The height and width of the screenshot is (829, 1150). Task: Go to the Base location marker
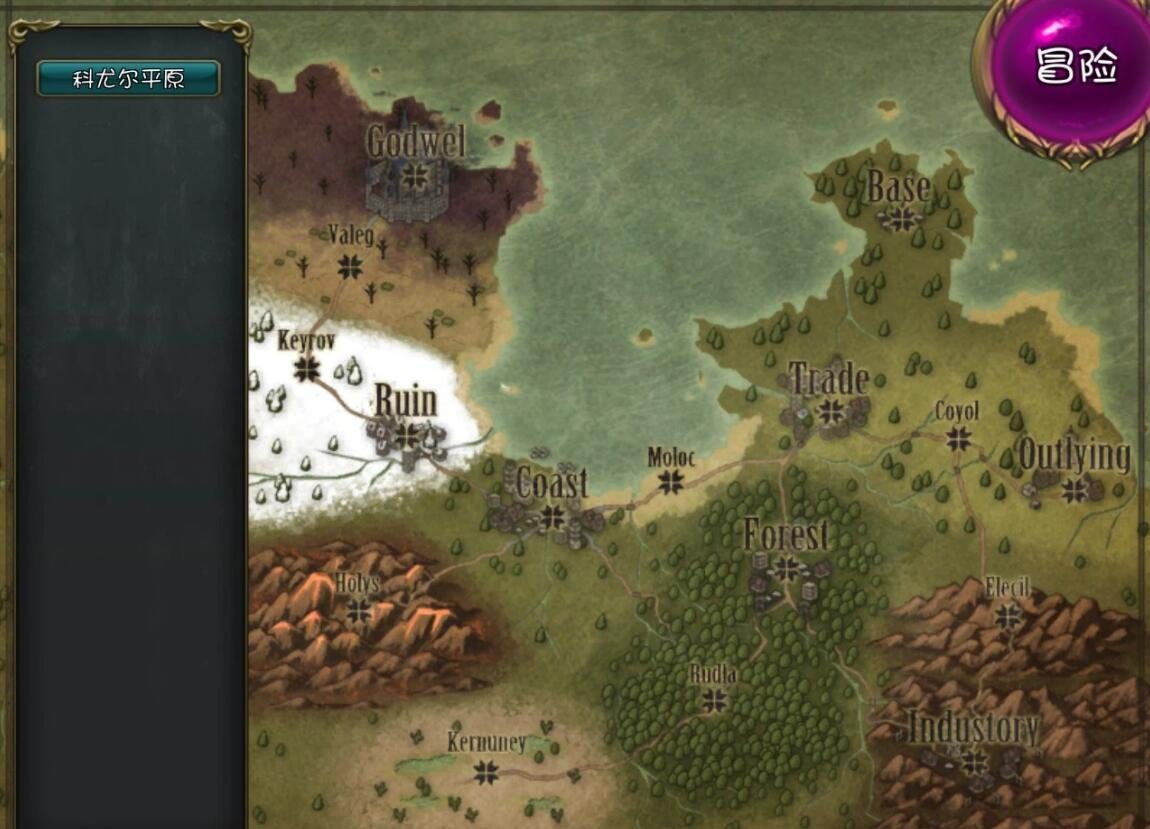902,218
